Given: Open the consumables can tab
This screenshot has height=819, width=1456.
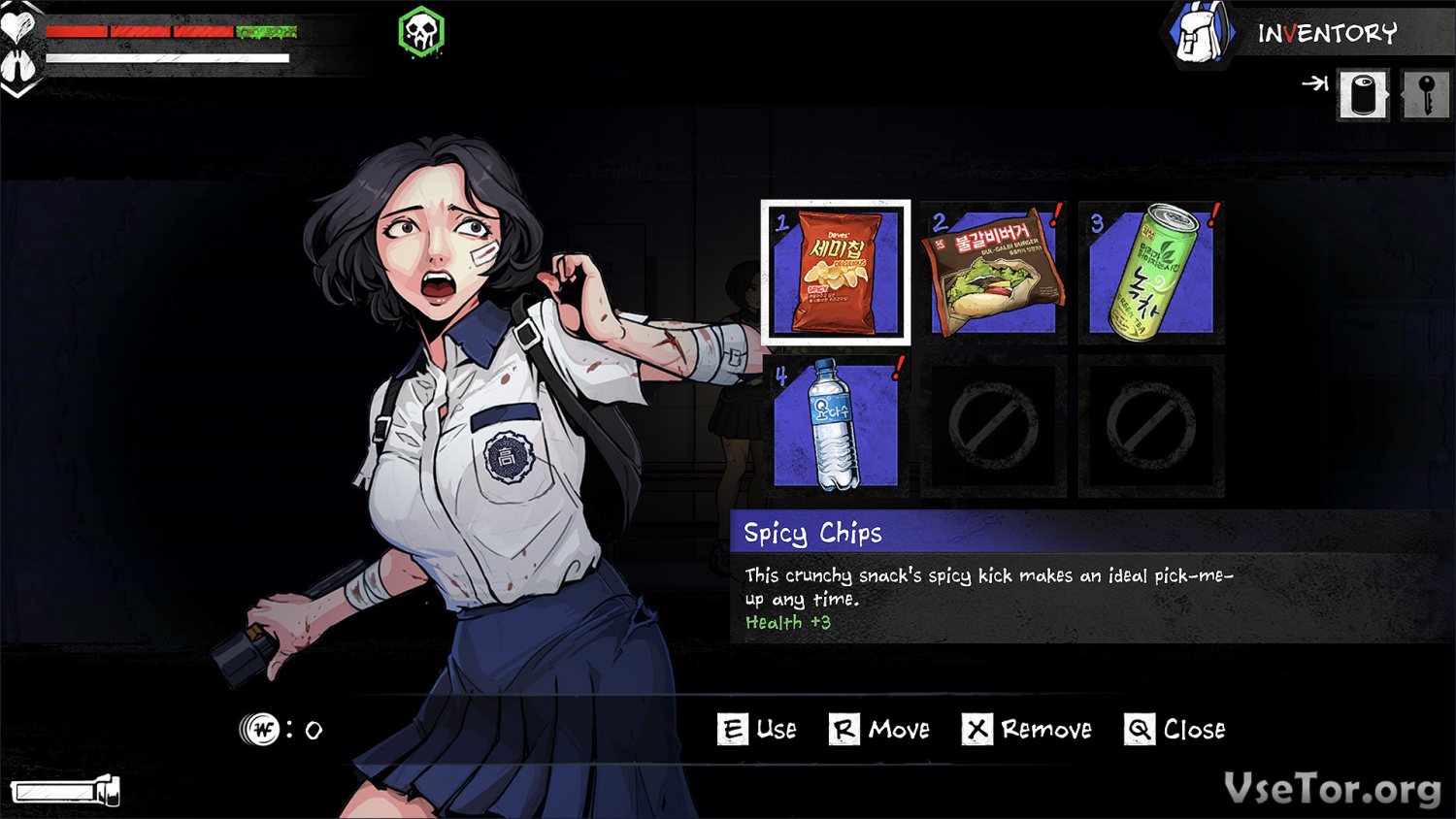Looking at the screenshot, I should point(1363,95).
